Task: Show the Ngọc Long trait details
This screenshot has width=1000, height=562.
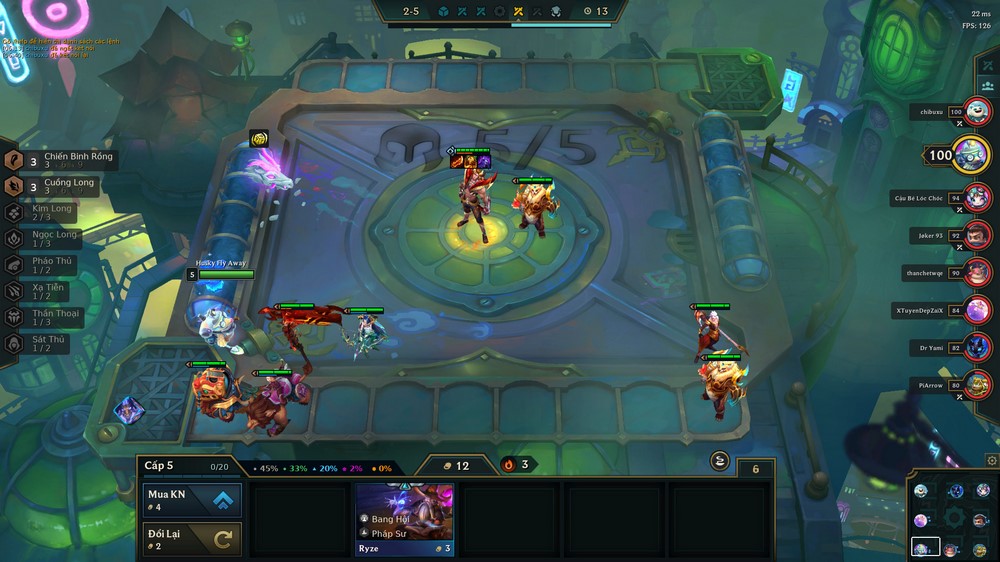Action: pos(50,238)
